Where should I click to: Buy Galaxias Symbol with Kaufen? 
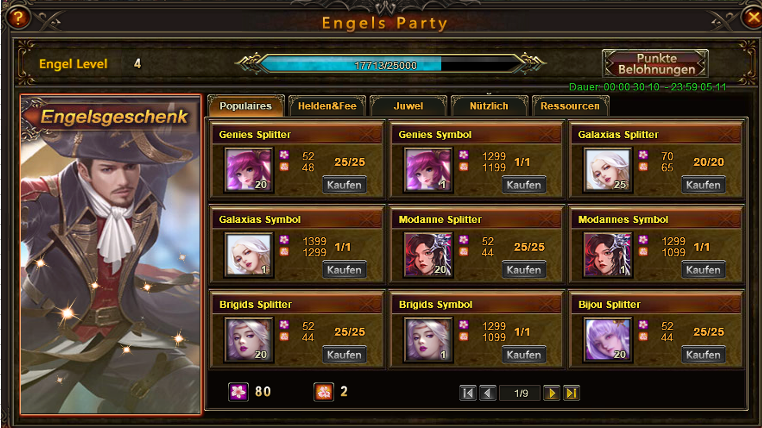344,270
